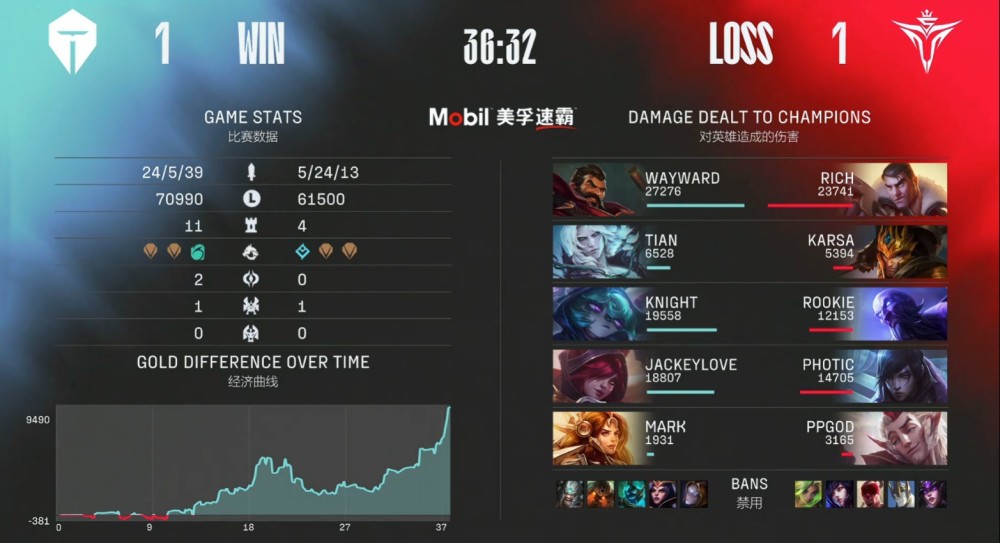Select PHOTIC's champion portrait

(x=903, y=375)
